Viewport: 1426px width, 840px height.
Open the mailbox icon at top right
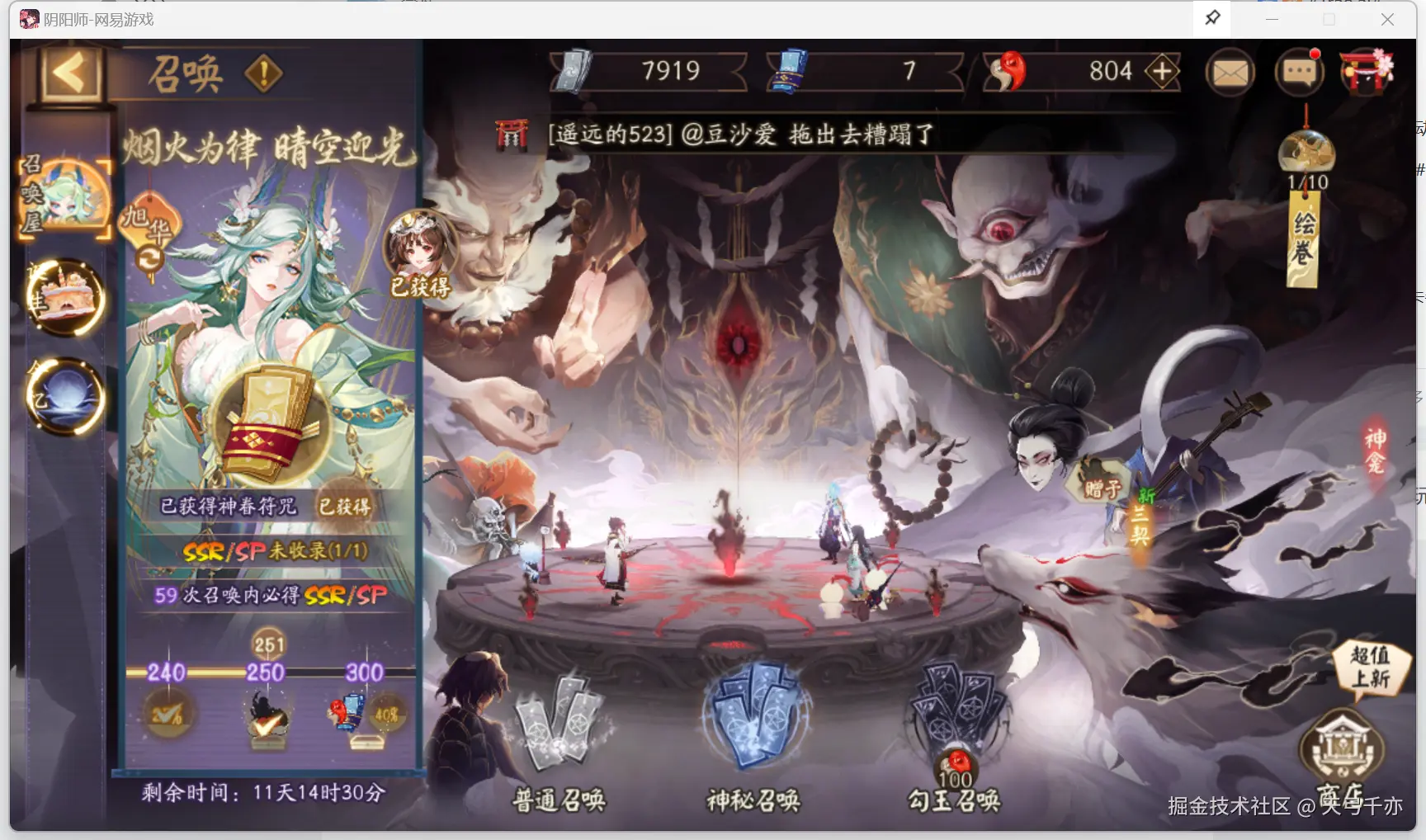click(1230, 73)
